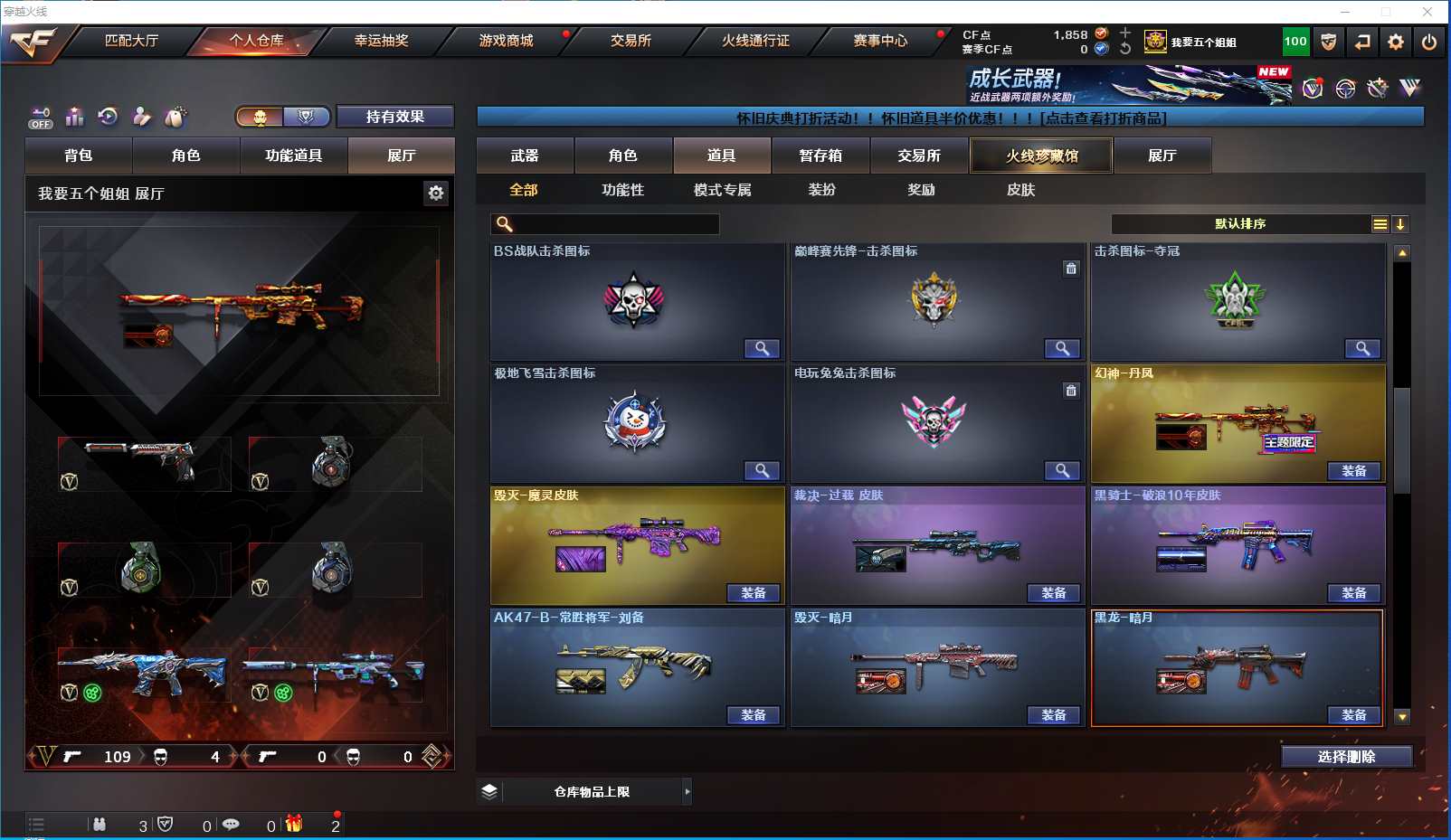Open the 游戏商城 game shop
Image resolution: width=1451 pixels, height=840 pixels.
[x=506, y=41]
